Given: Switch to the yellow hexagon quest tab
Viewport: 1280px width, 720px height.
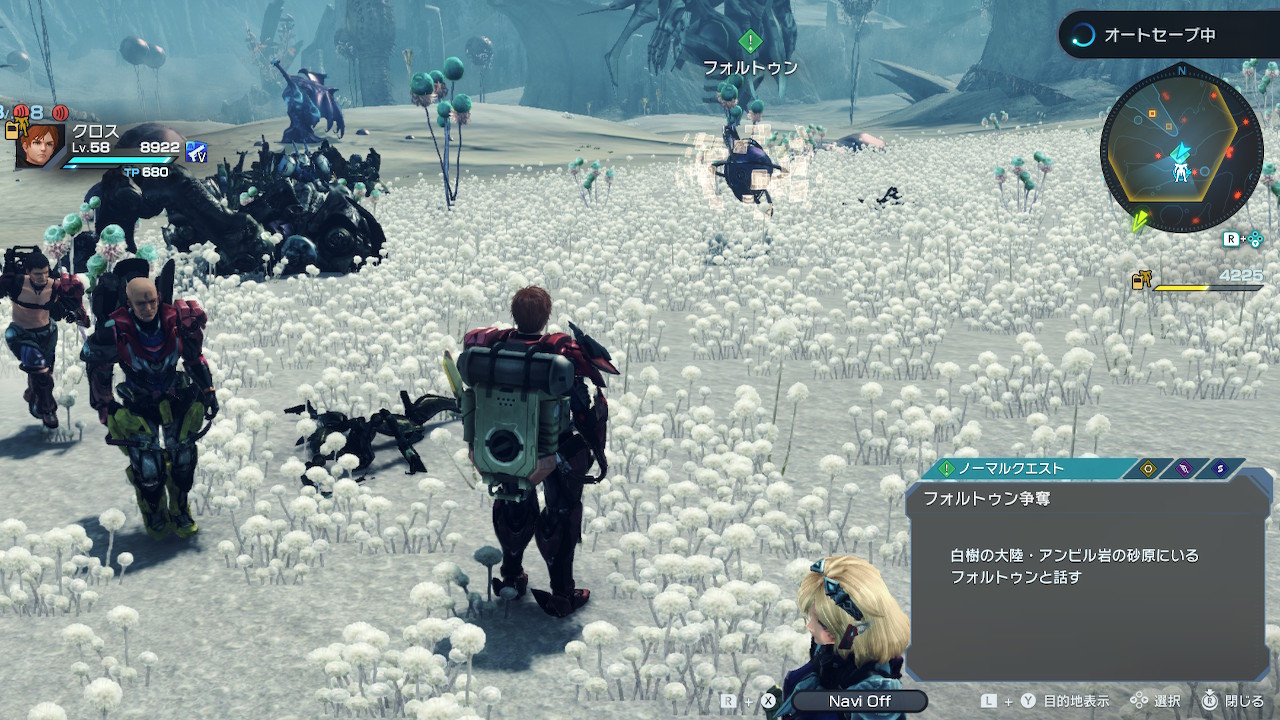Looking at the screenshot, I should coord(1148,468).
